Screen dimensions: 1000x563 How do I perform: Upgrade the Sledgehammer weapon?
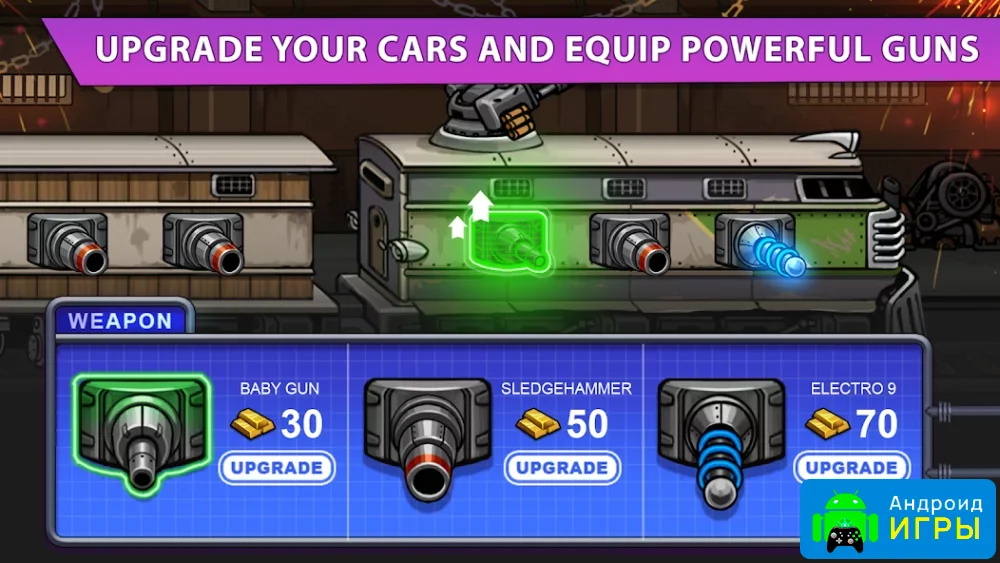click(561, 468)
